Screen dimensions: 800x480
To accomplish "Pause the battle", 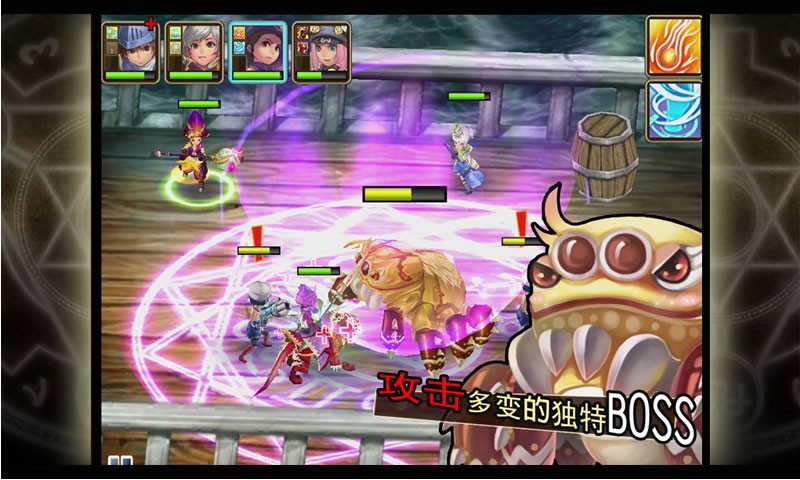I will [121, 462].
